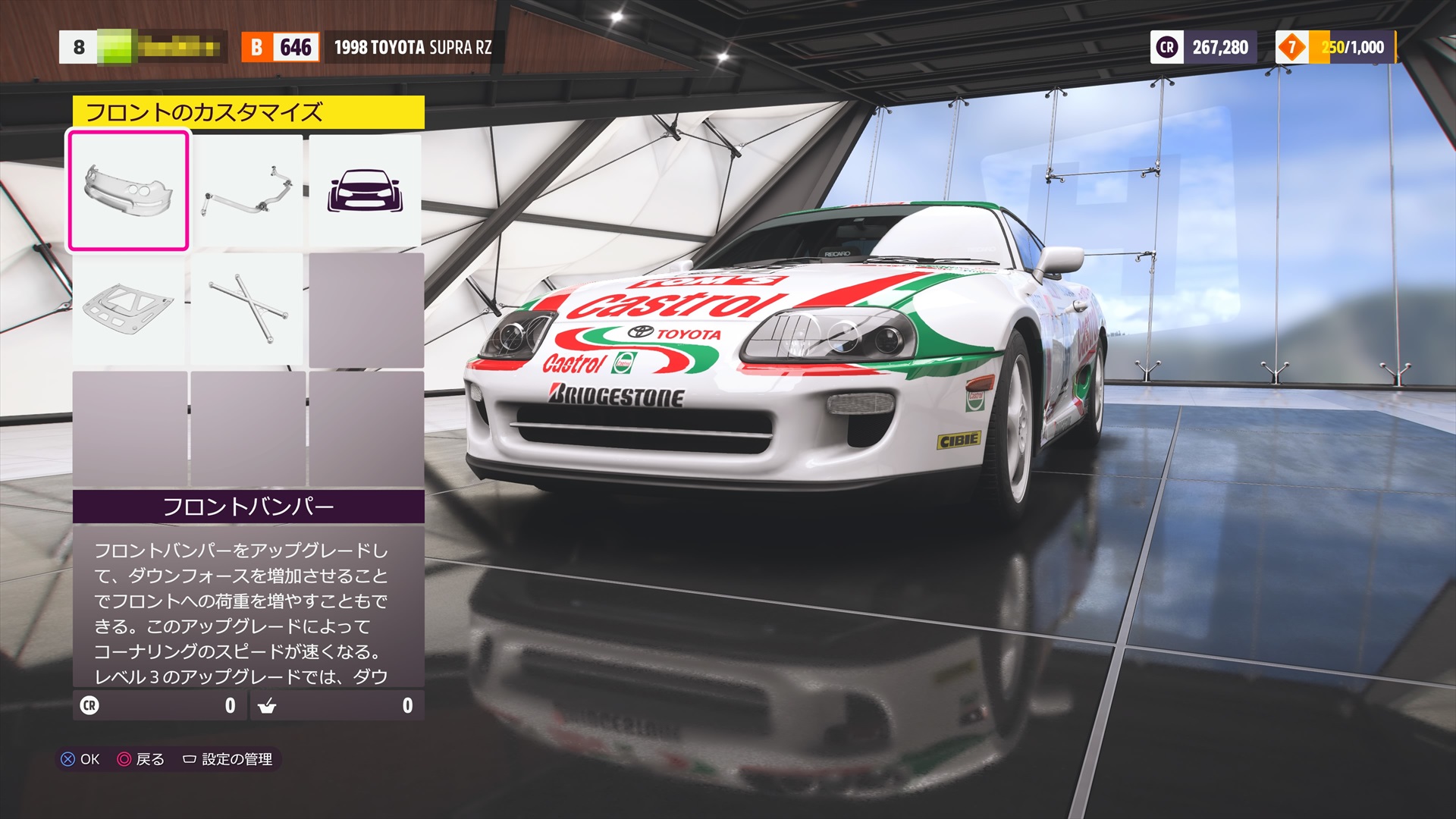The image size is (1456, 819).
Task: Select the hood upgrade tile
Action: [128, 309]
